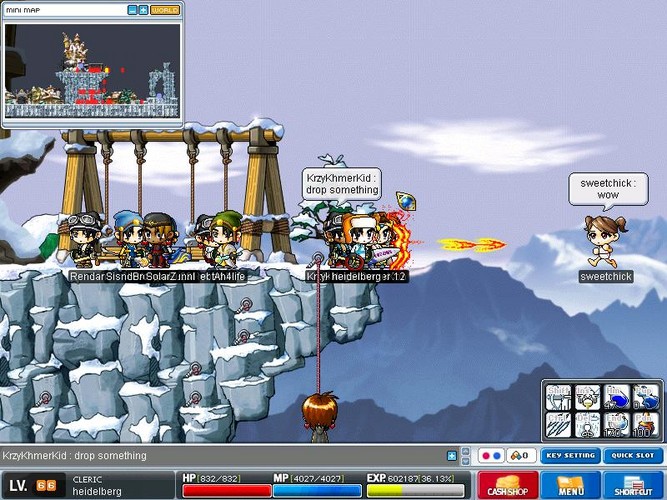
Task: Open the Shortcut panel
Action: click(x=632, y=485)
